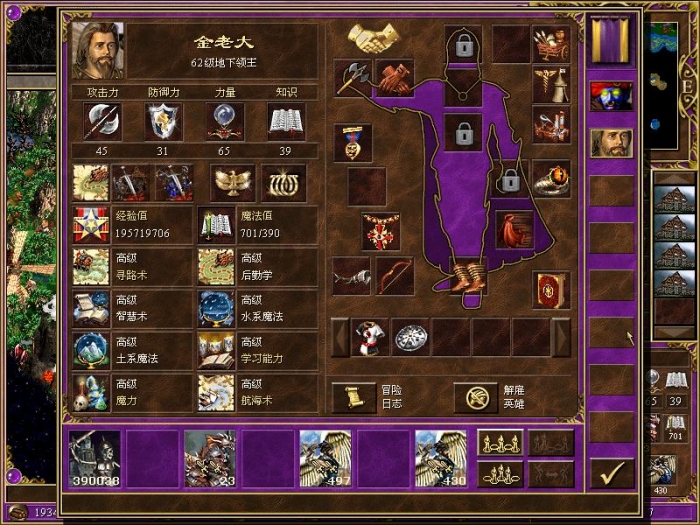The width and height of the screenshot is (700, 525).
Task: Open the Adventure Log (冒险日志)
Action: [x=348, y=397]
